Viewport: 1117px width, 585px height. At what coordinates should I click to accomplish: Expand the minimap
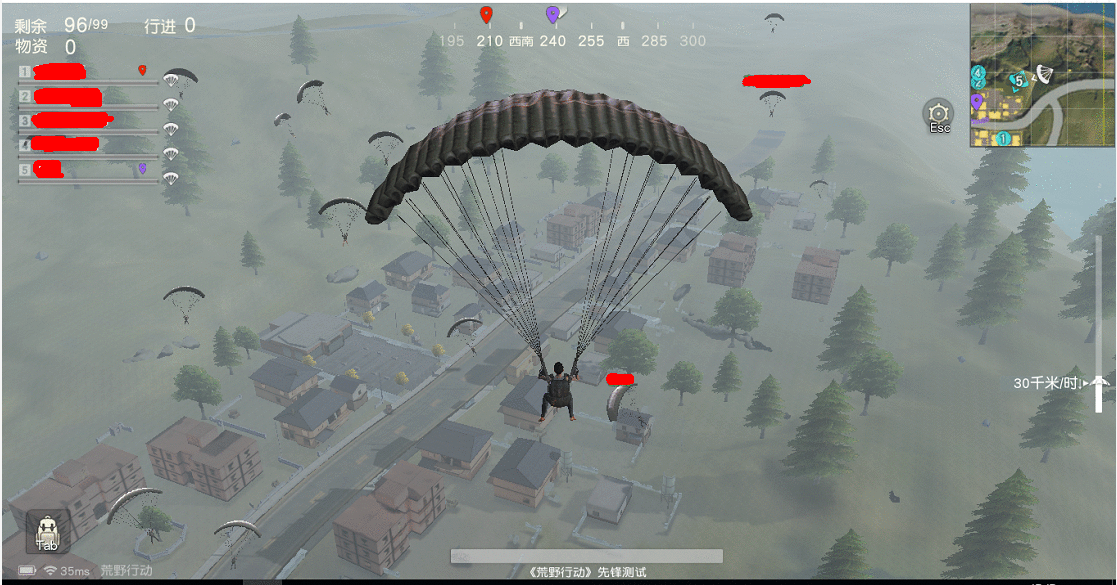pos(1040,75)
